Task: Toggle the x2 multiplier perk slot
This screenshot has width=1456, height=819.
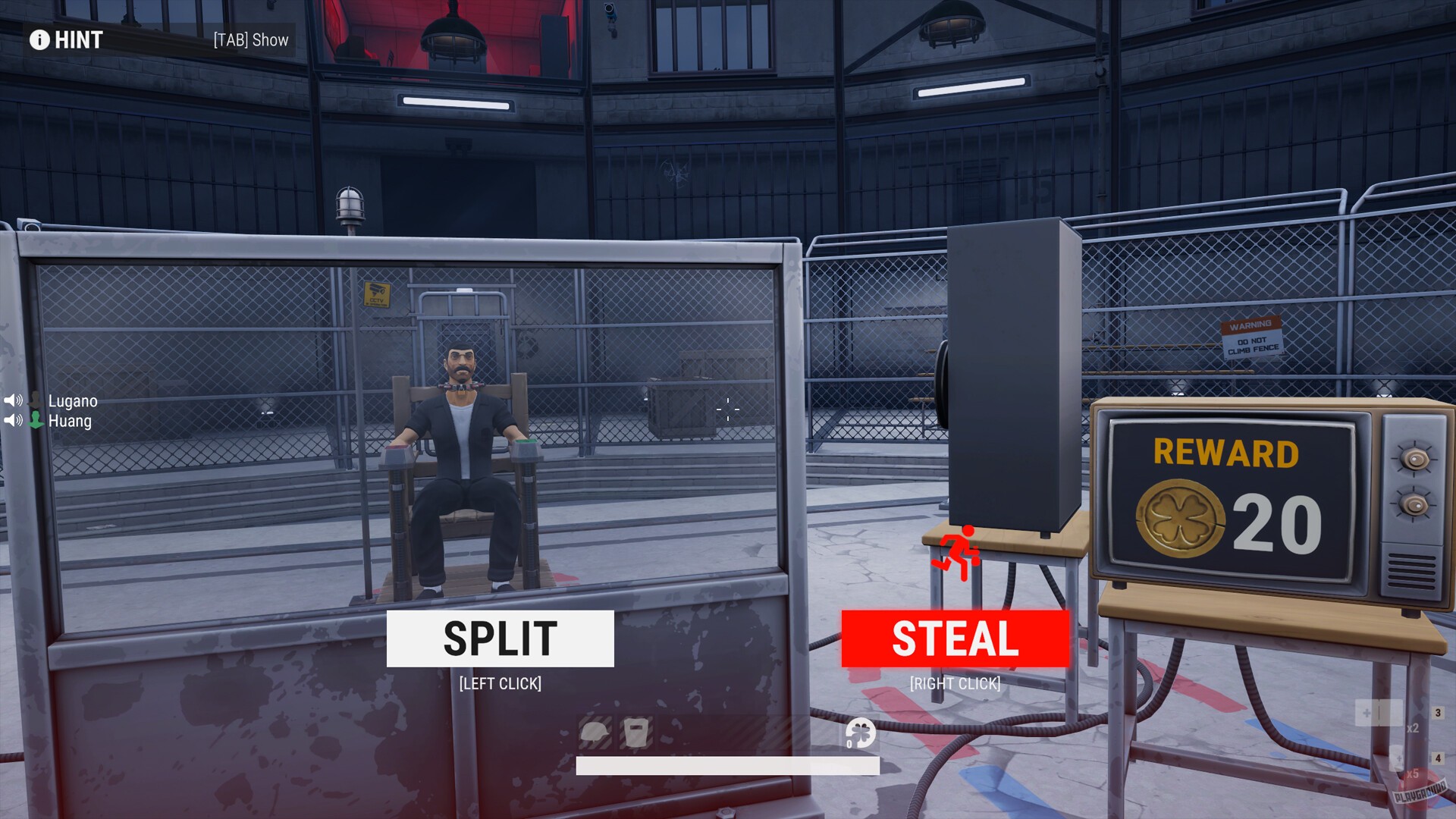Action: (1413, 729)
